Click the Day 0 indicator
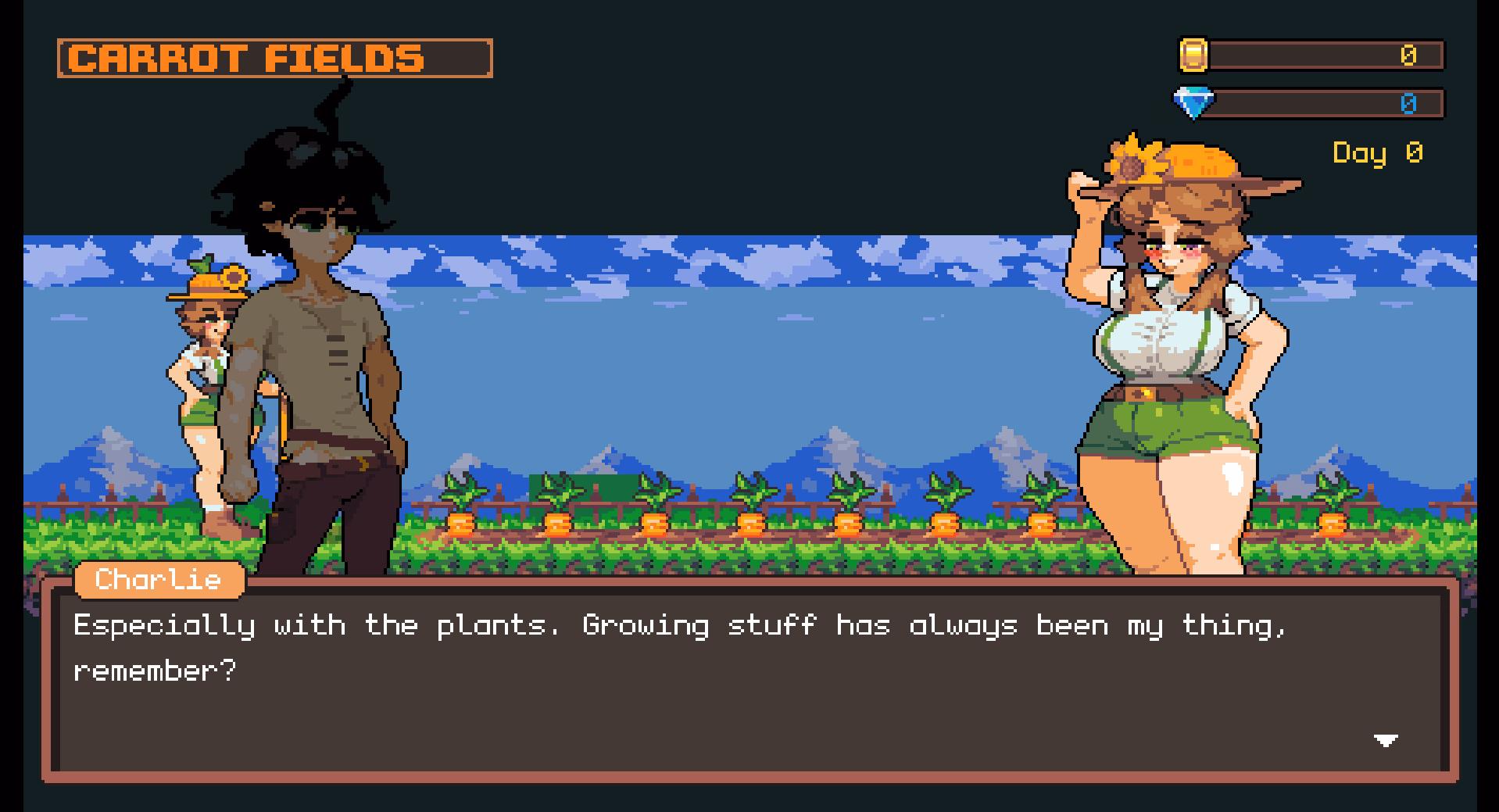The height and width of the screenshot is (812, 1499). [x=1376, y=154]
